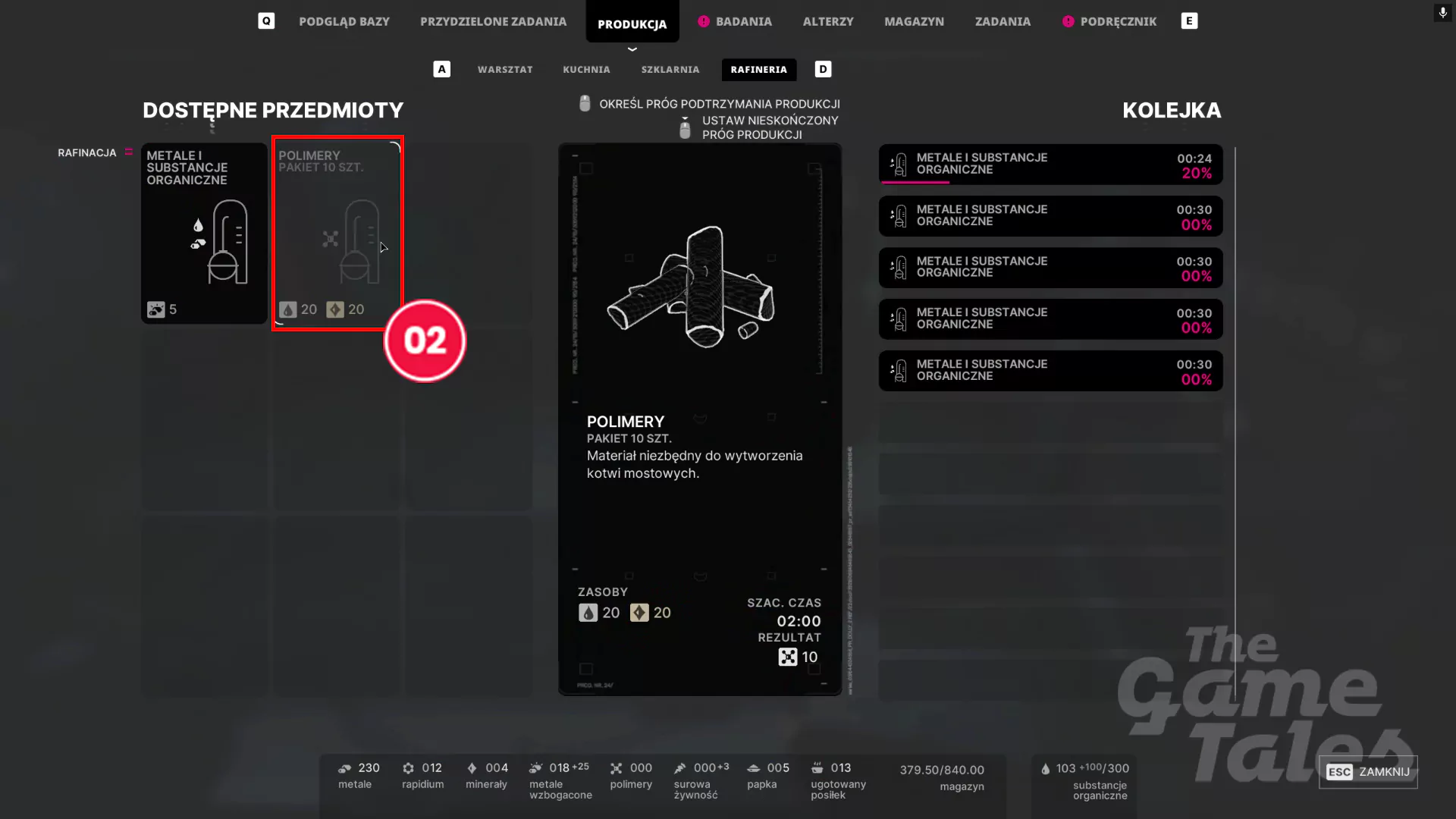Select the Produkcja tab
The image size is (1456, 819).
pos(632,24)
